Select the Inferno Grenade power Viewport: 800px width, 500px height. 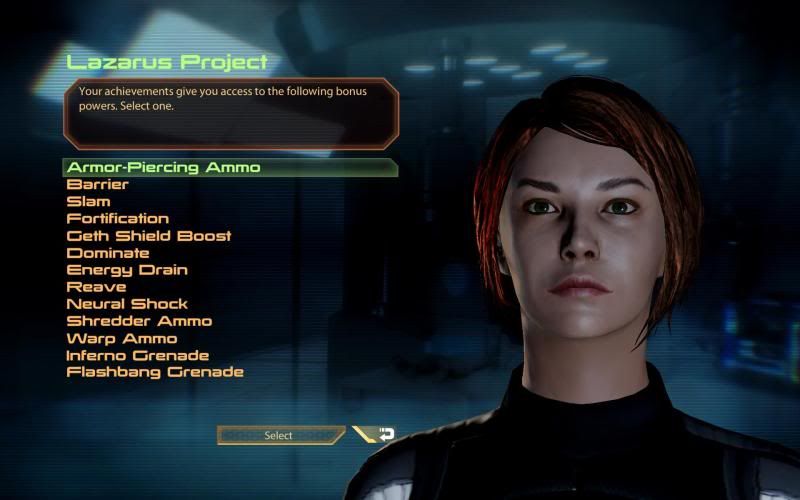pyautogui.click(x=138, y=355)
